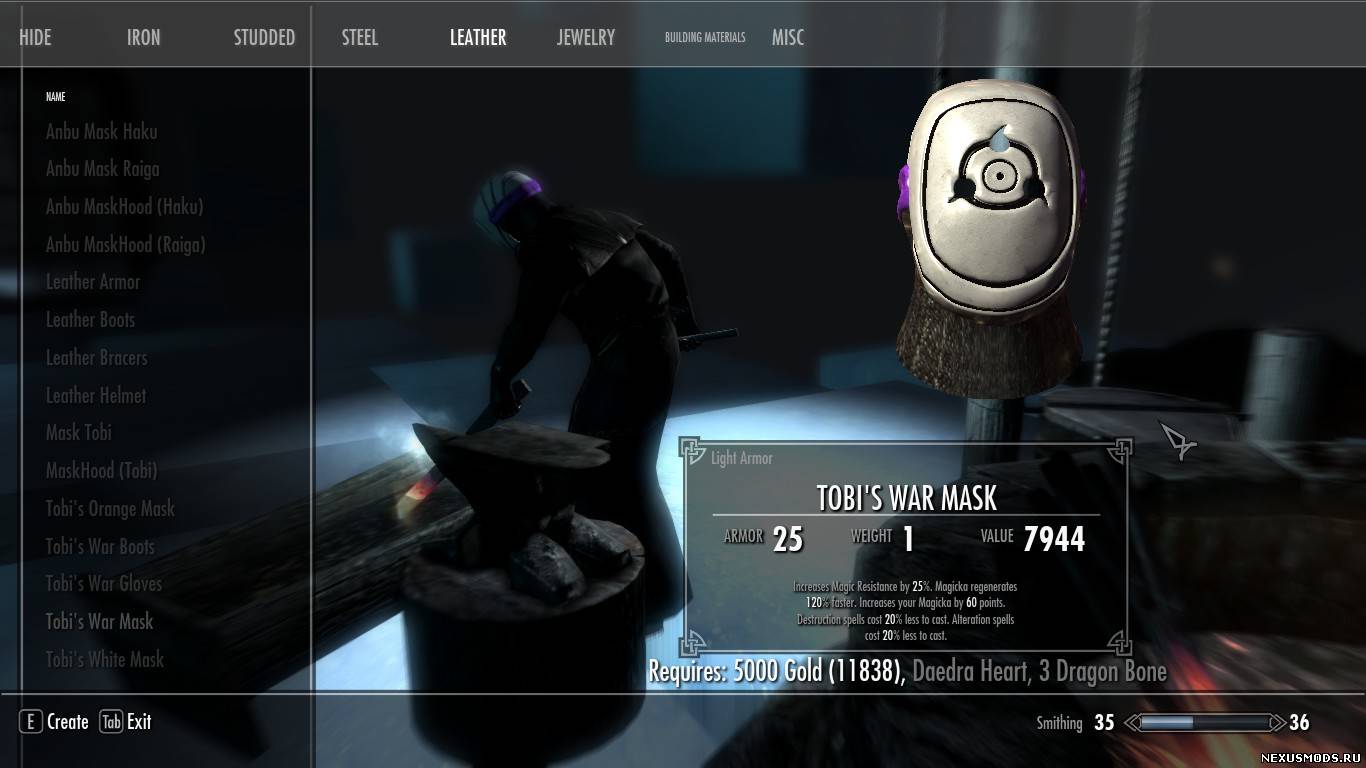Screen dimensions: 1366x768
Task: Select Leather Boots in the list
Action: point(90,320)
